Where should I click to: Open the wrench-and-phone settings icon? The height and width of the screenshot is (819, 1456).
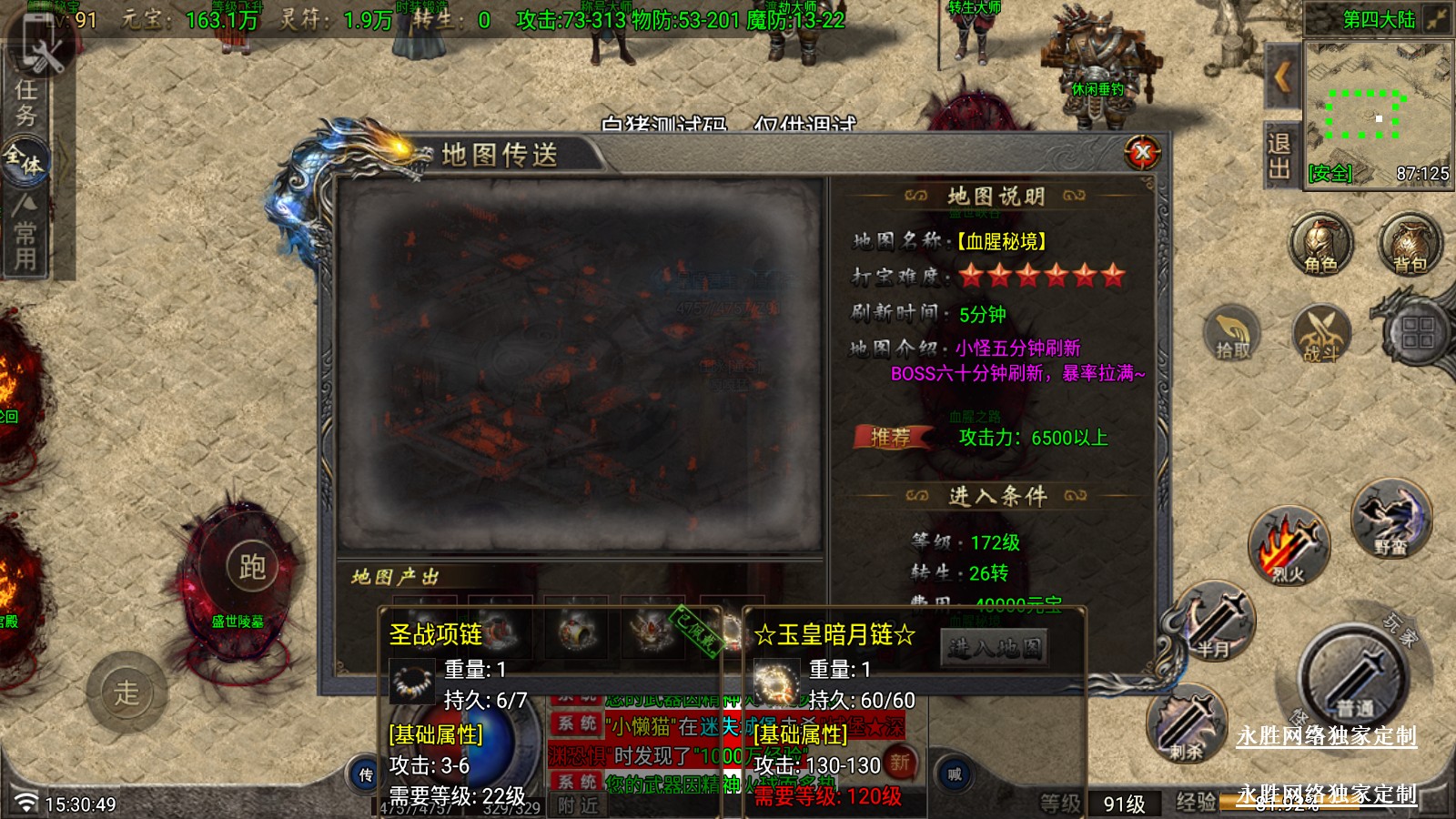(38, 45)
